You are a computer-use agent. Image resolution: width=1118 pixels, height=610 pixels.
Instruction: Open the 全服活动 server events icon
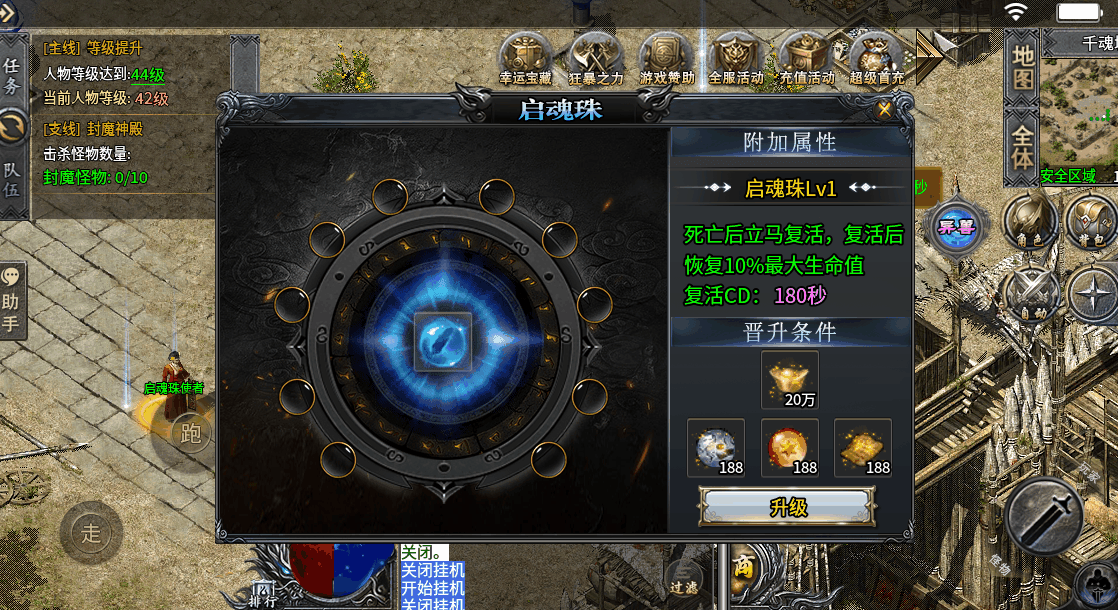pyautogui.click(x=736, y=58)
